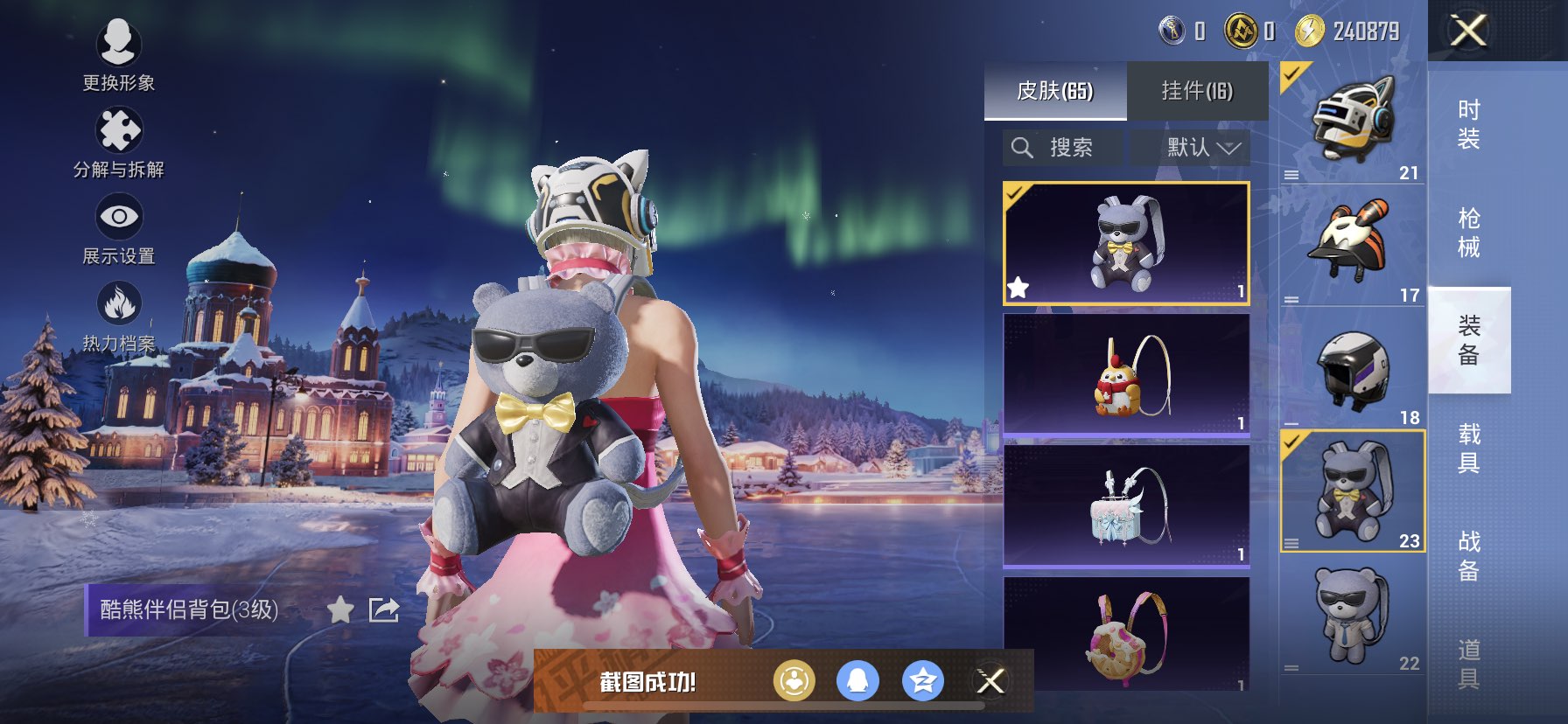
Task: Favorite the backpack with the star icon
Action: point(340,609)
